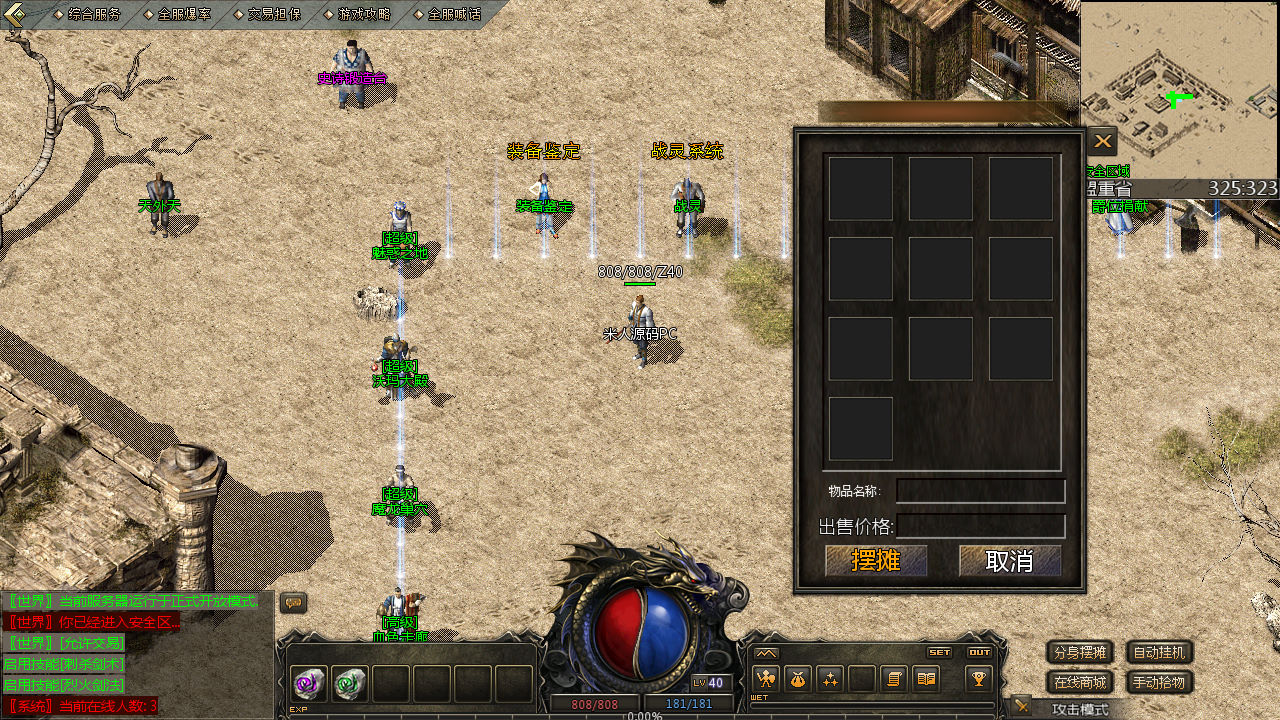Viewport: 1280px width, 720px height.
Task: Cancel the stall with 取消
Action: [x=1010, y=561]
